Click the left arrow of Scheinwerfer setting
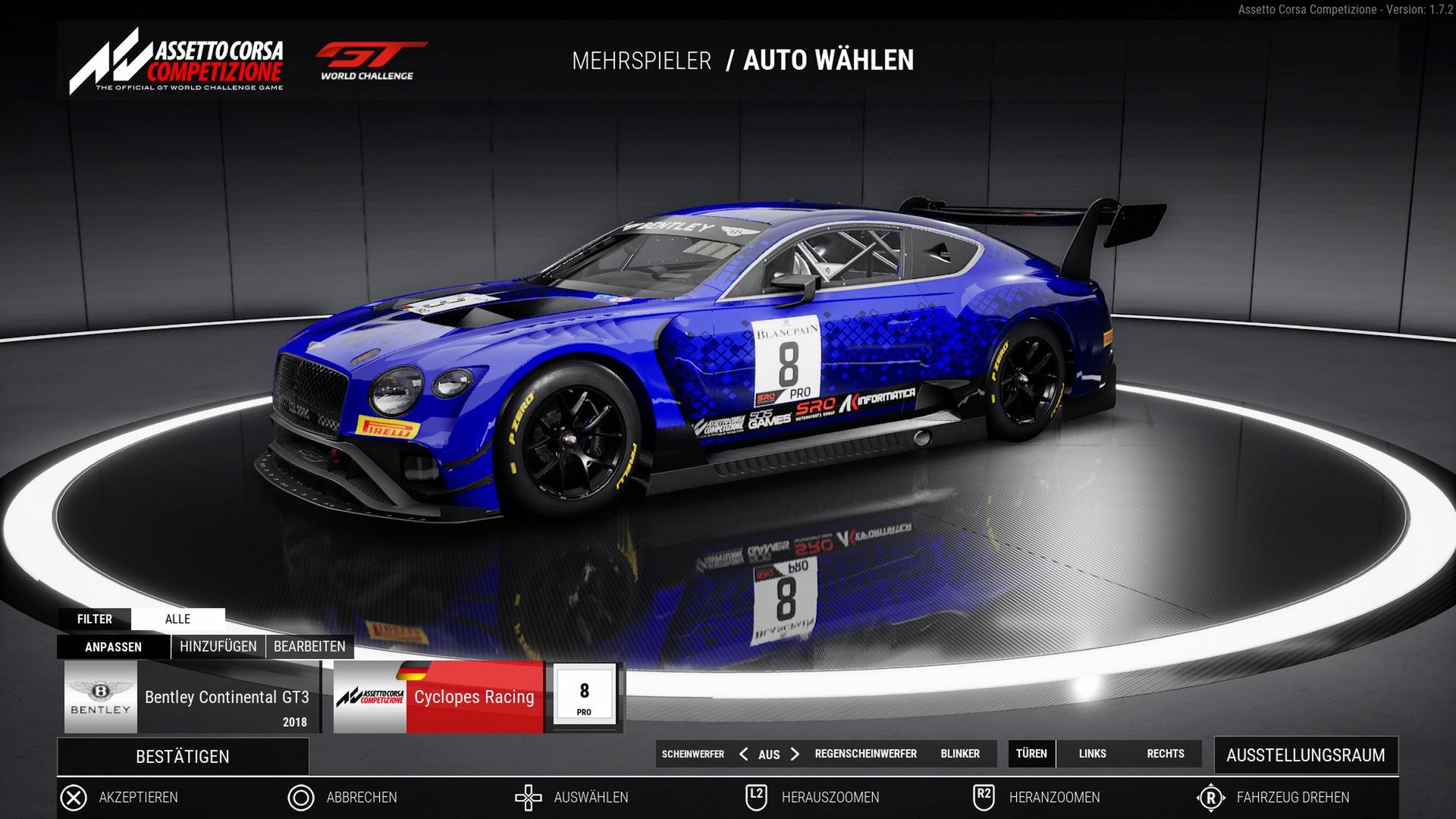1456x819 pixels. (743, 754)
